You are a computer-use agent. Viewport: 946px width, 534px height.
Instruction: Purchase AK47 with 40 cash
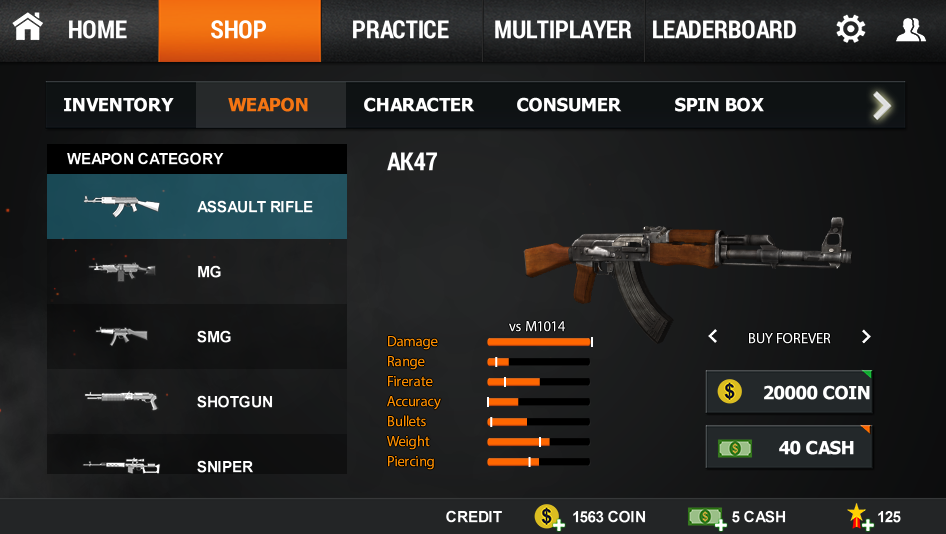[789, 447]
